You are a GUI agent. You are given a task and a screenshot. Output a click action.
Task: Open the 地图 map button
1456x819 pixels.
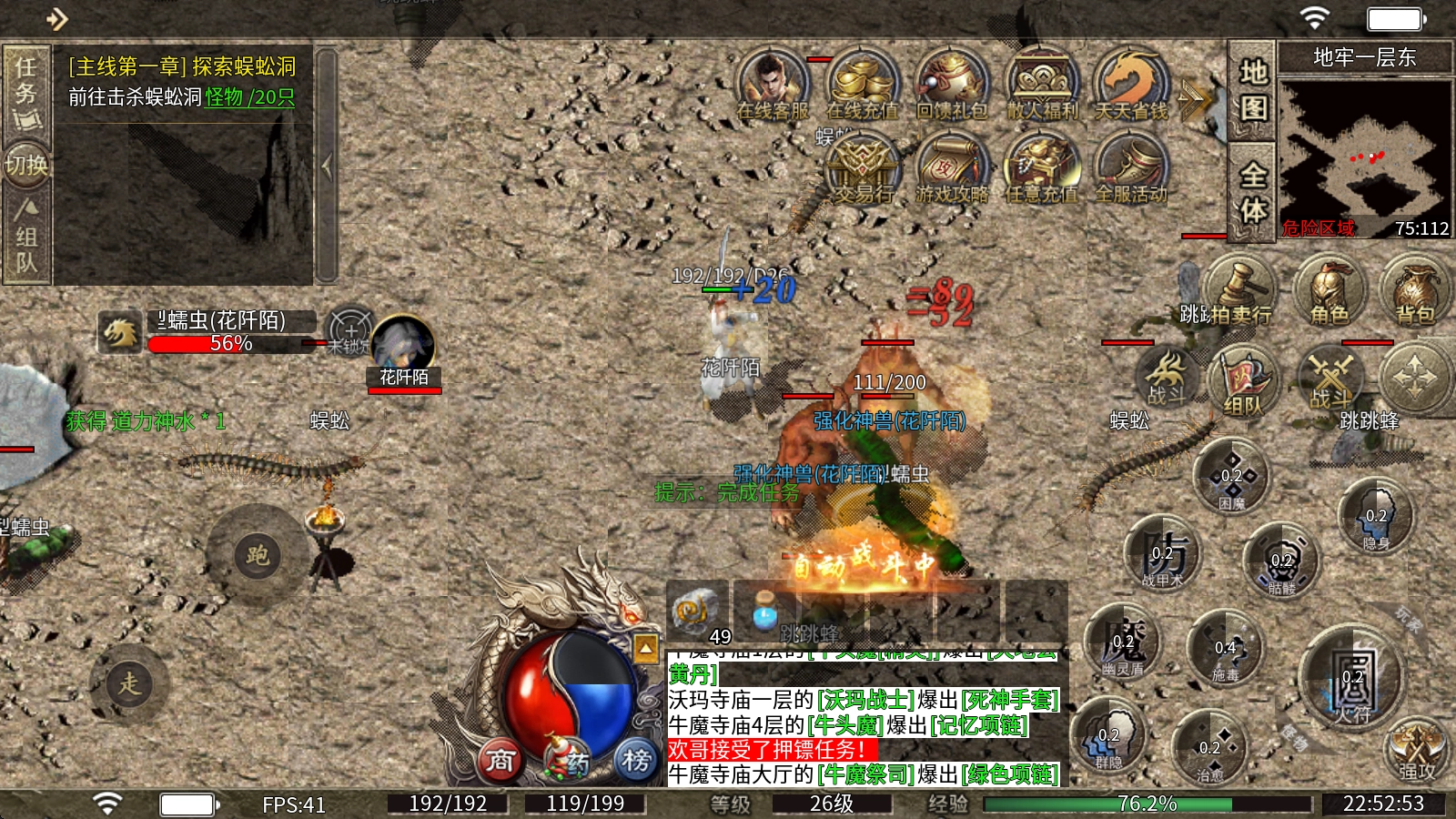click(x=1252, y=89)
